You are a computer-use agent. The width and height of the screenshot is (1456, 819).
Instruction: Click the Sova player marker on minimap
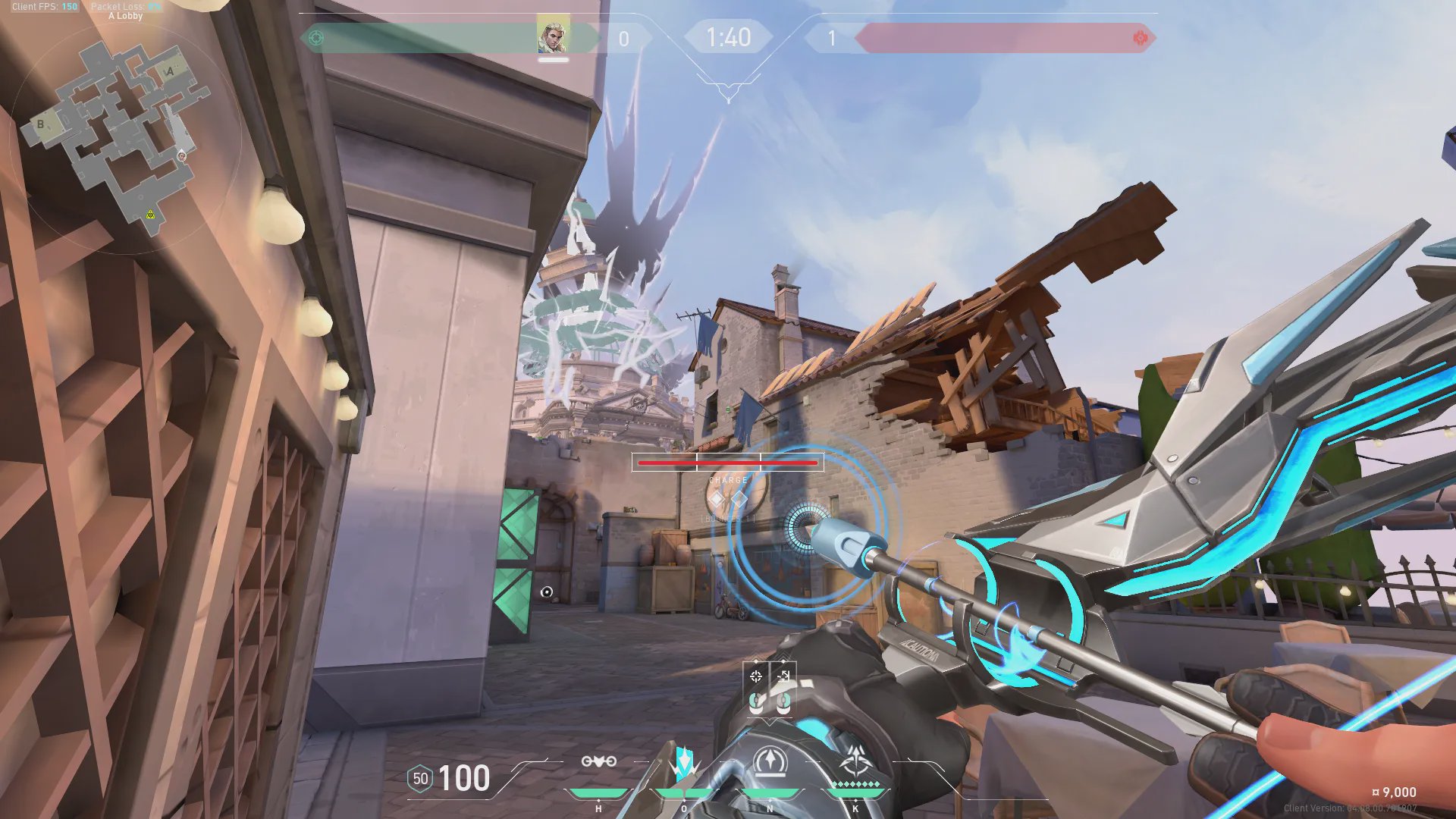click(x=181, y=156)
